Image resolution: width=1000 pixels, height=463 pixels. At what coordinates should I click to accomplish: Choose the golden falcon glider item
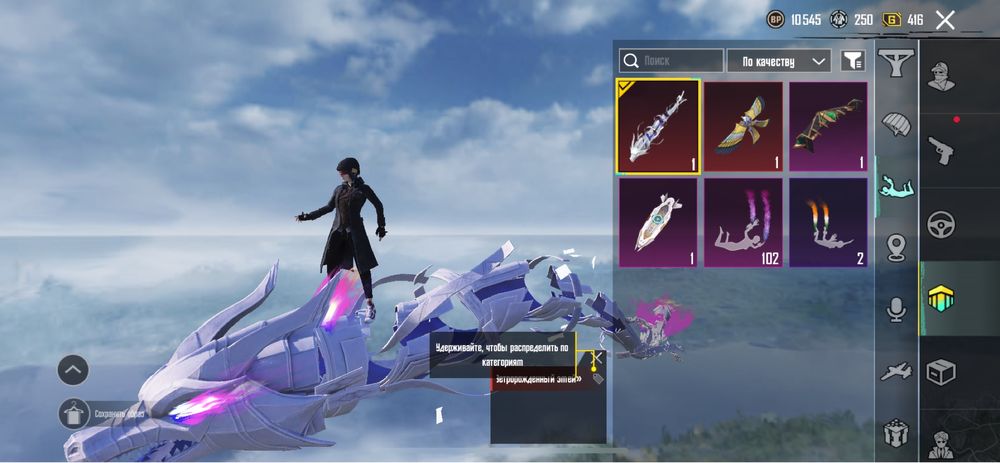(x=743, y=125)
